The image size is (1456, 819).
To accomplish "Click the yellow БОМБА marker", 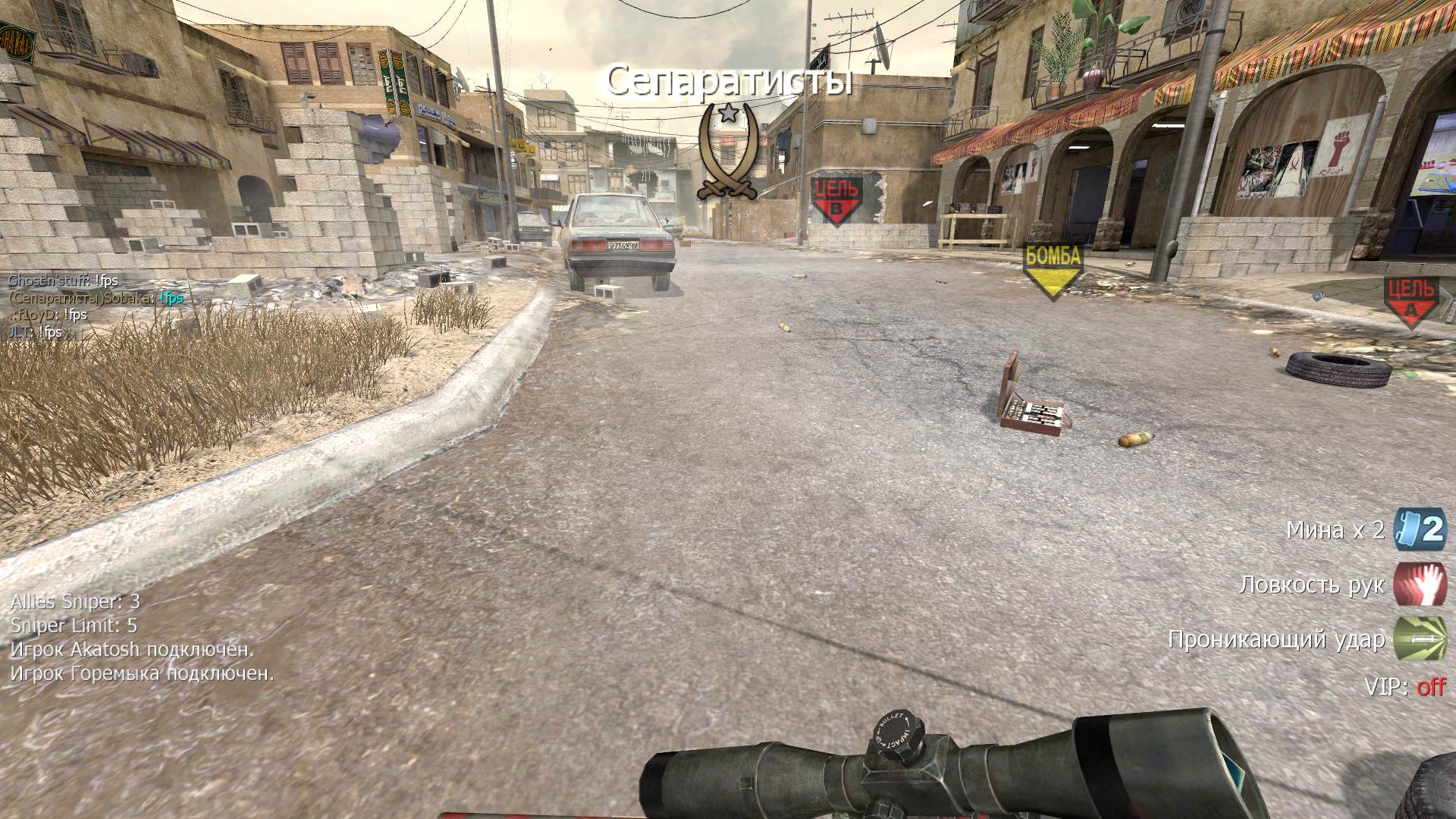I will pos(1053,270).
